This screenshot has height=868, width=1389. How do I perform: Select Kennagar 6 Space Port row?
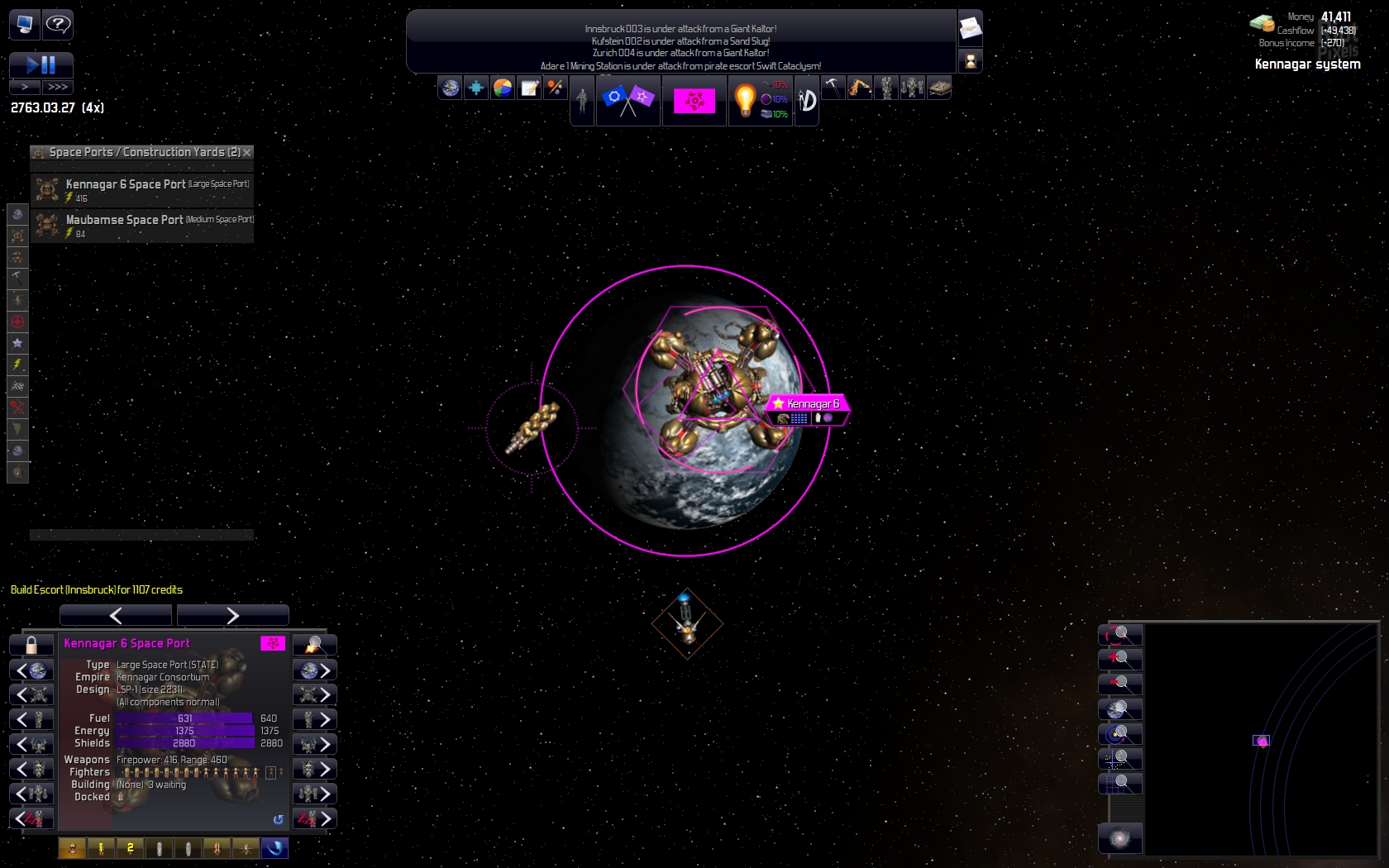click(142, 189)
